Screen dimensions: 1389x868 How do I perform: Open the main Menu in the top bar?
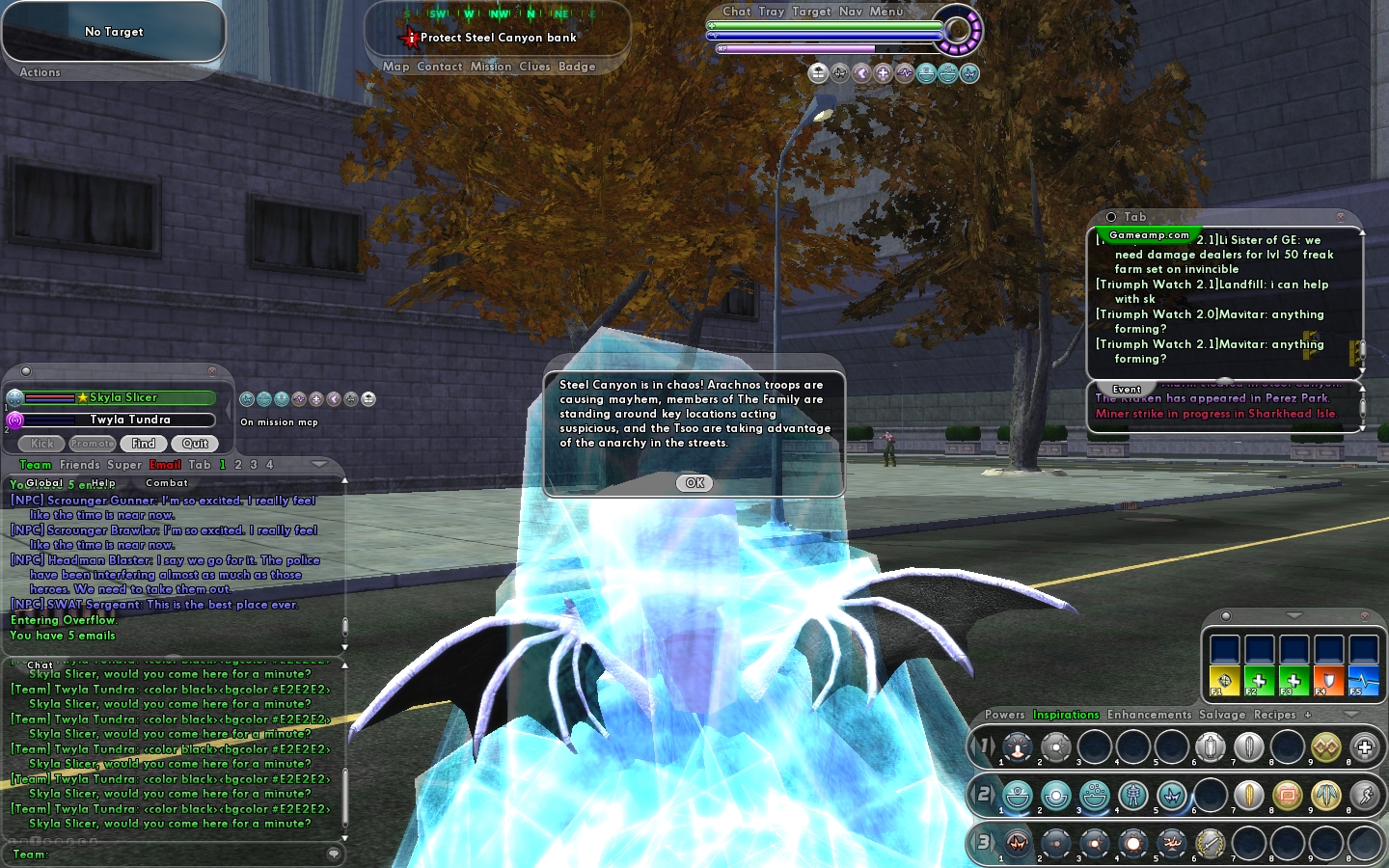tap(886, 12)
